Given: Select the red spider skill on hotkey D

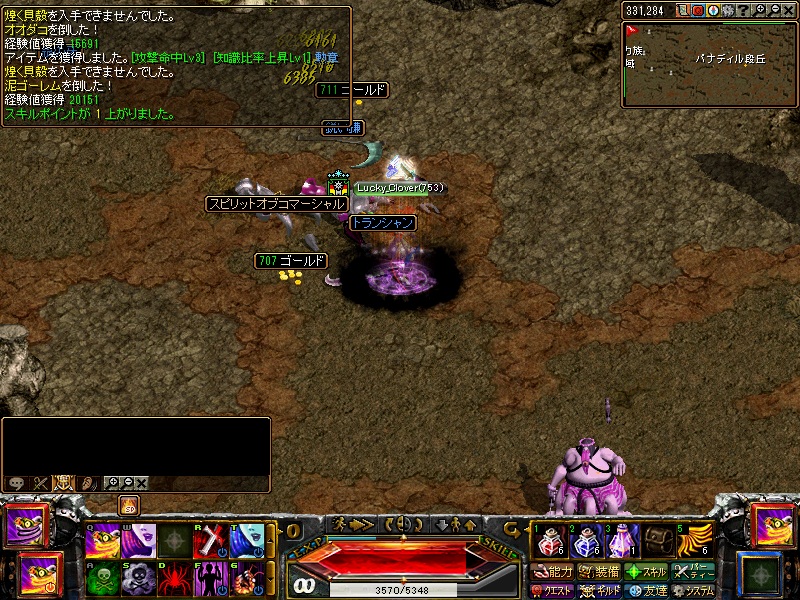Looking at the screenshot, I should 175,578.
